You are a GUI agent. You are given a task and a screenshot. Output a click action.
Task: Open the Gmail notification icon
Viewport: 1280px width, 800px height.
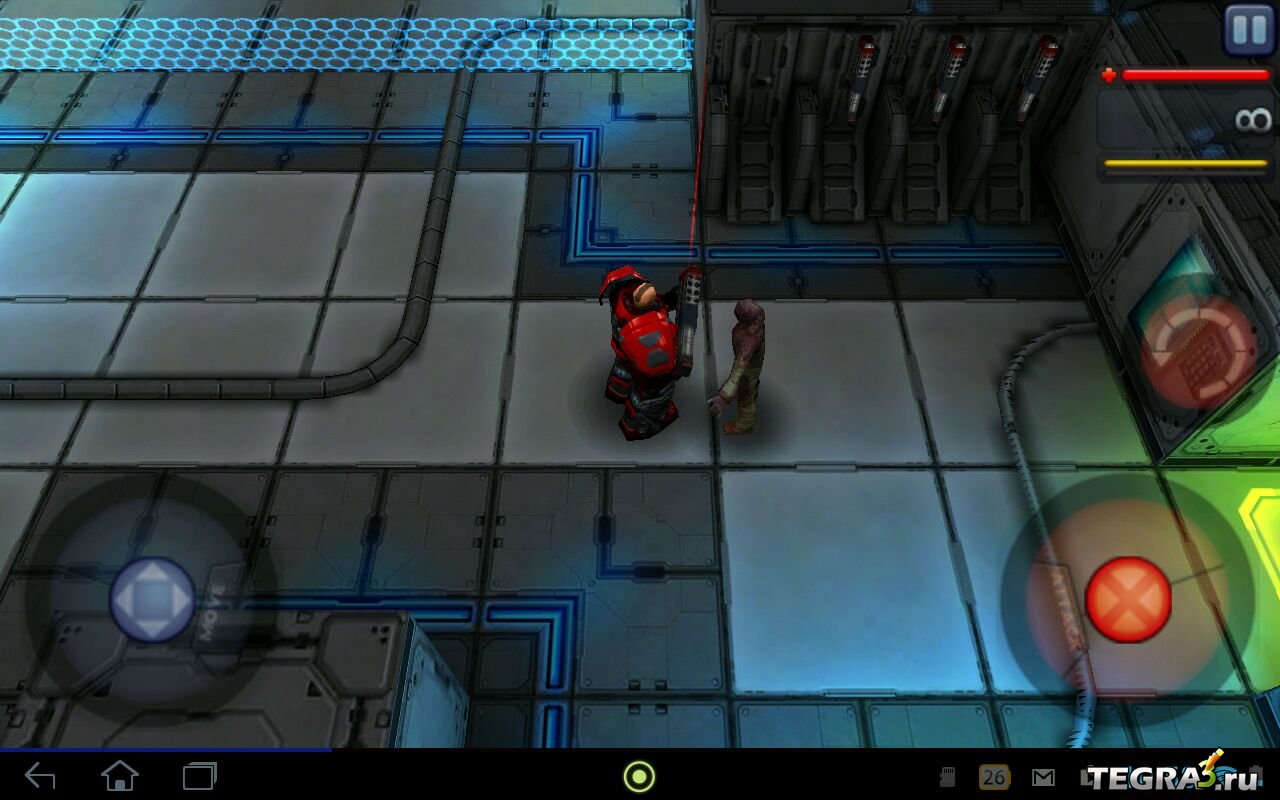pos(1043,777)
